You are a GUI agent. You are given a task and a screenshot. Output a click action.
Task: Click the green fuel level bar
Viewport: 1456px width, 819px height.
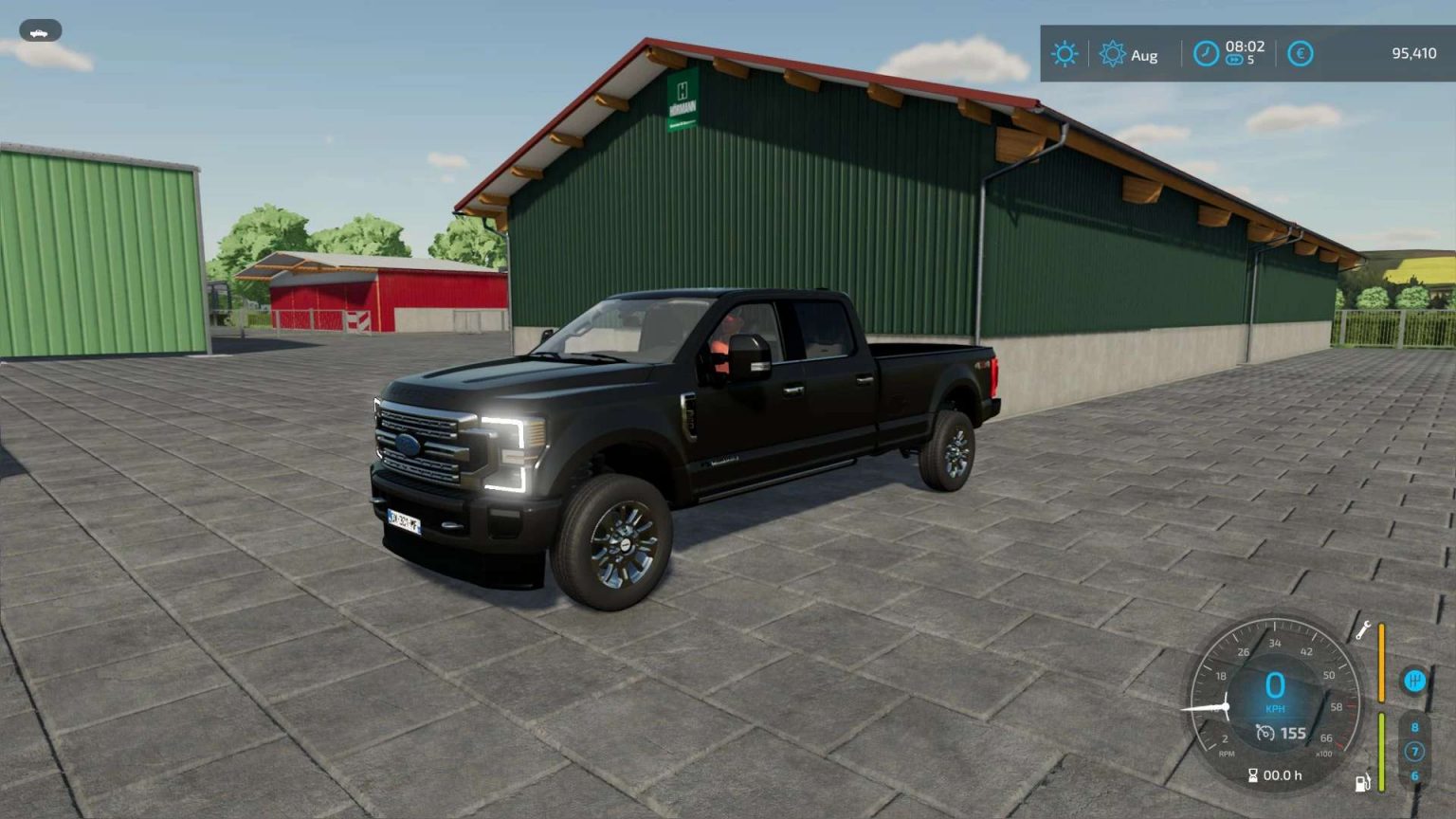pyautogui.click(x=1382, y=752)
